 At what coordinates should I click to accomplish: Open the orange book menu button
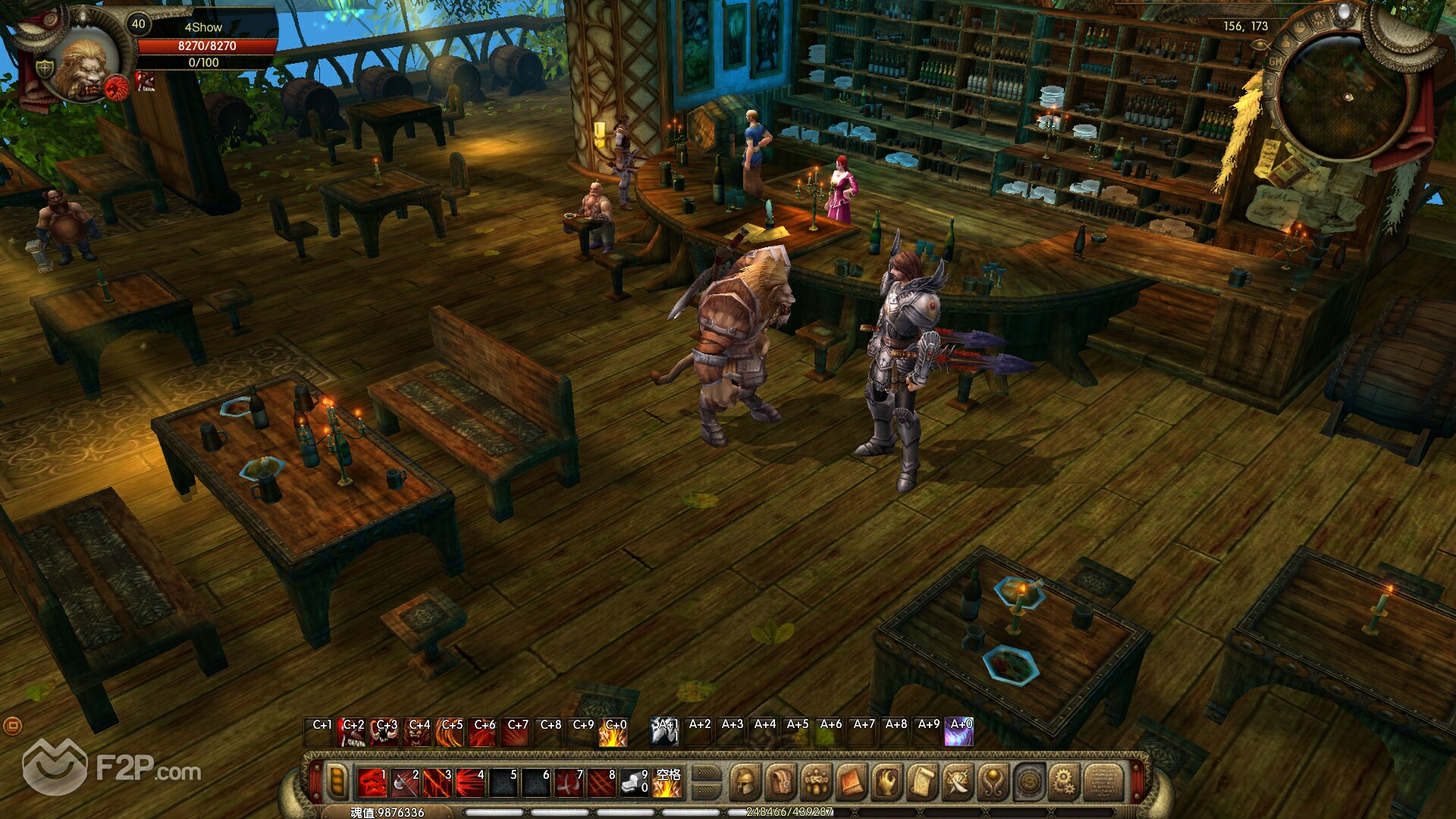coord(851,781)
